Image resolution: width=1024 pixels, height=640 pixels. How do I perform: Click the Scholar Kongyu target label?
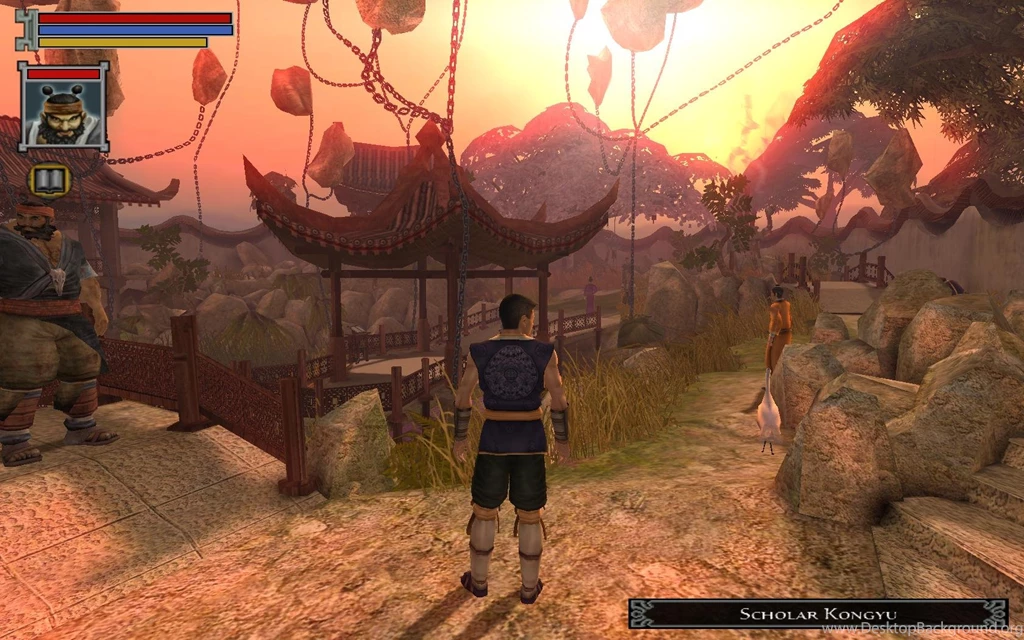click(817, 613)
